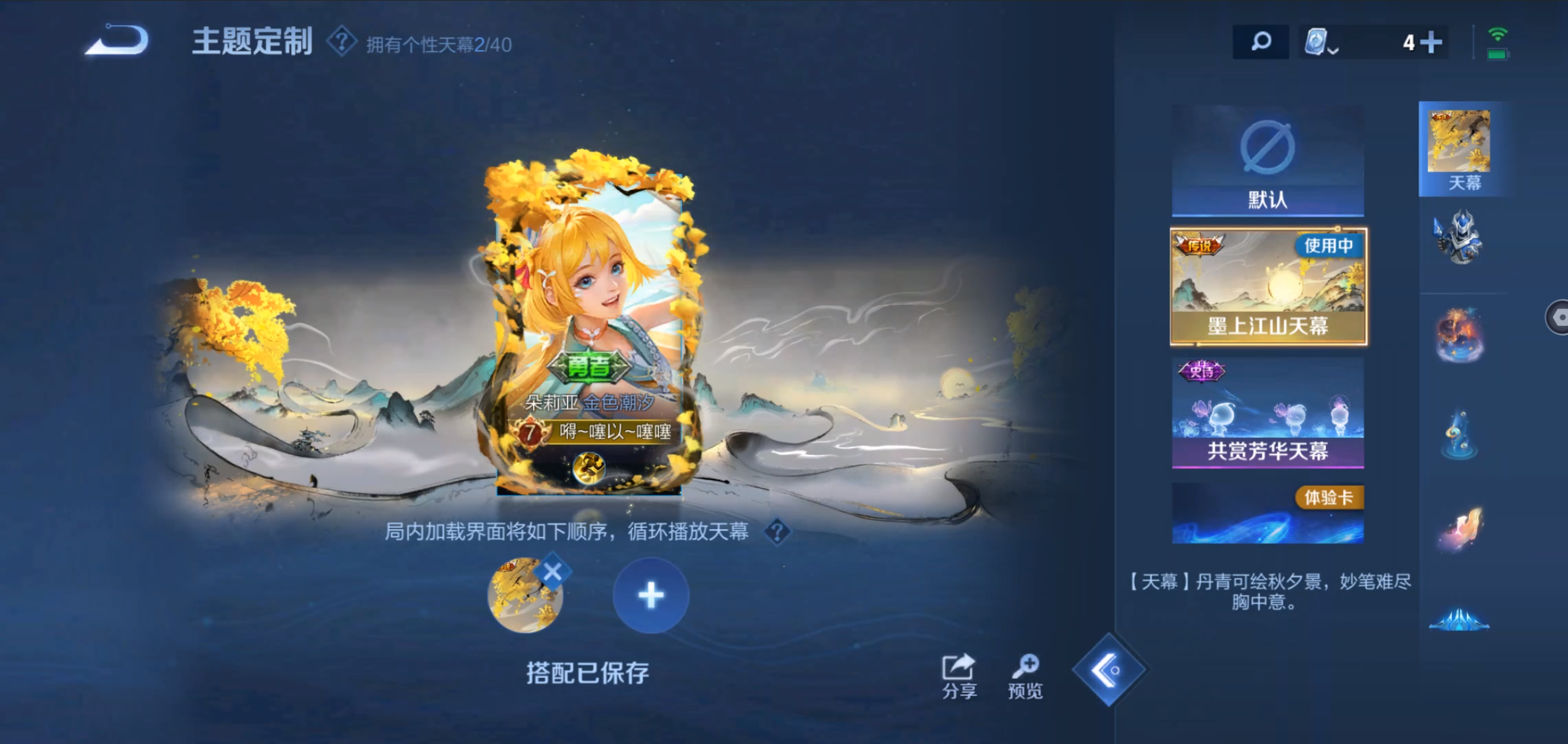Pick the 体验卡 trial skyscreen

click(1267, 514)
